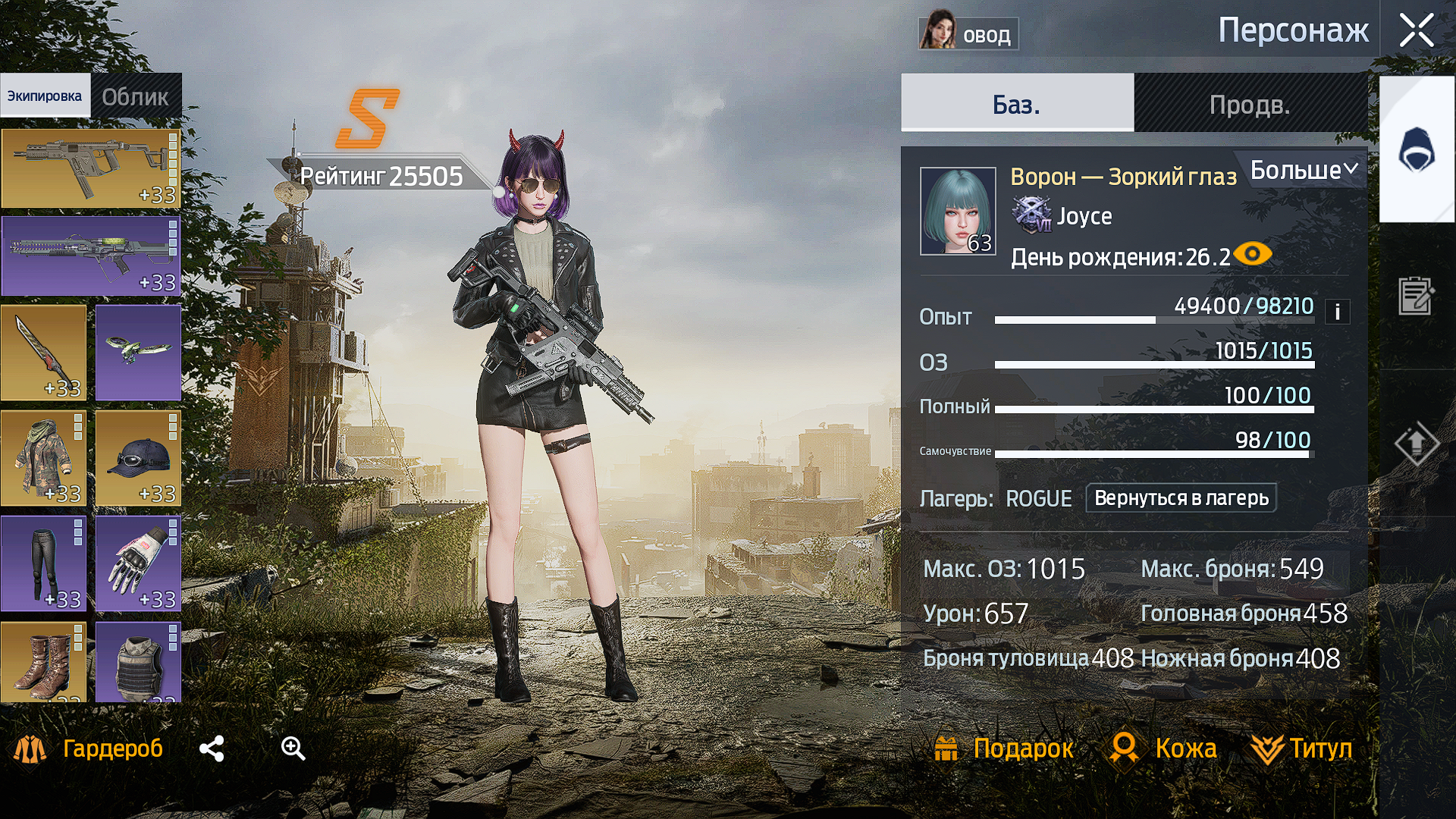Open the clipboard notes side icon
1456x819 pixels.
(x=1415, y=296)
